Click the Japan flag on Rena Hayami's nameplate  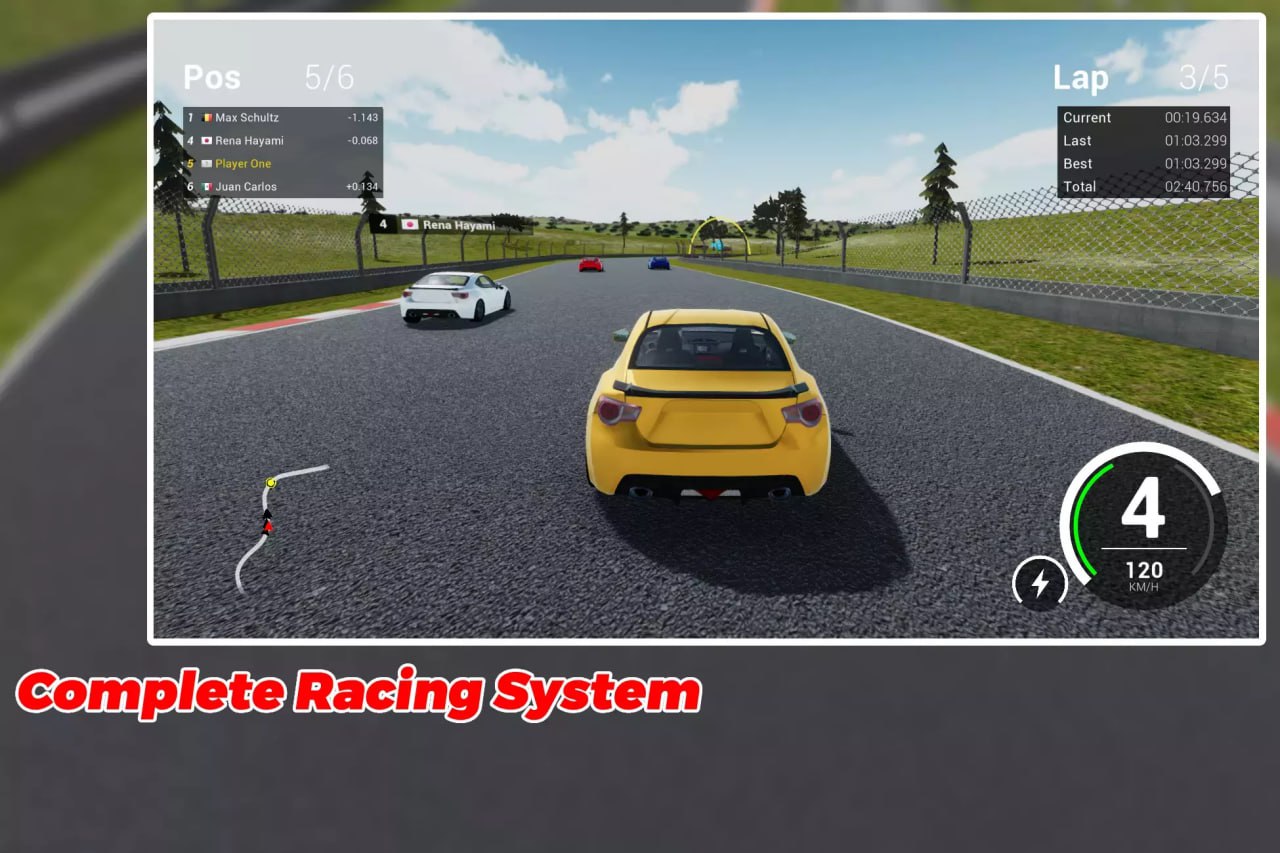pyautogui.click(x=412, y=226)
